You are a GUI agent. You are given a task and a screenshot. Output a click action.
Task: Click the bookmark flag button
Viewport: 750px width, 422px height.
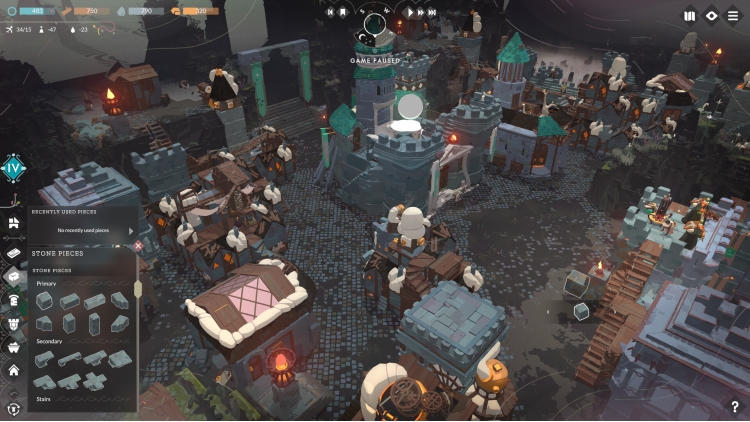pos(342,13)
